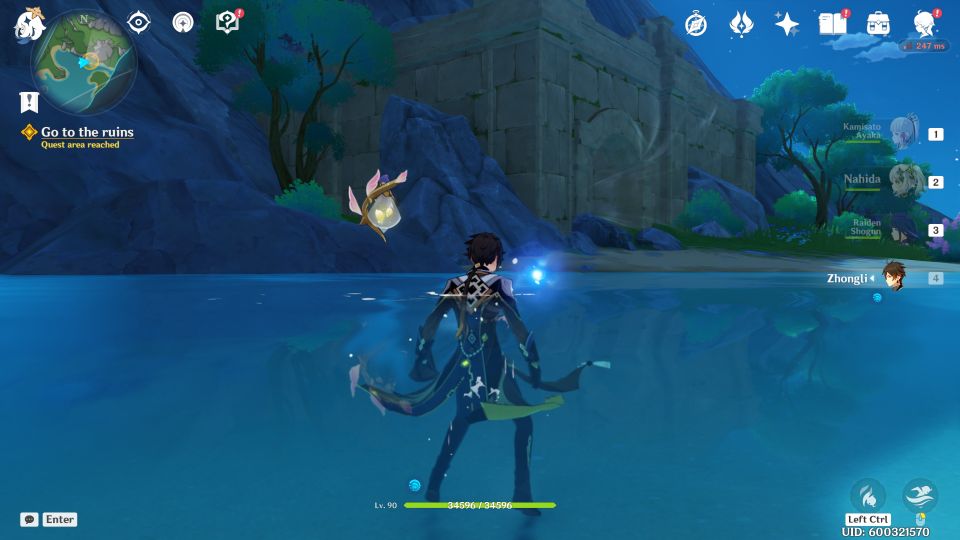
Task: Open the Events compass icon
Action: click(x=696, y=24)
